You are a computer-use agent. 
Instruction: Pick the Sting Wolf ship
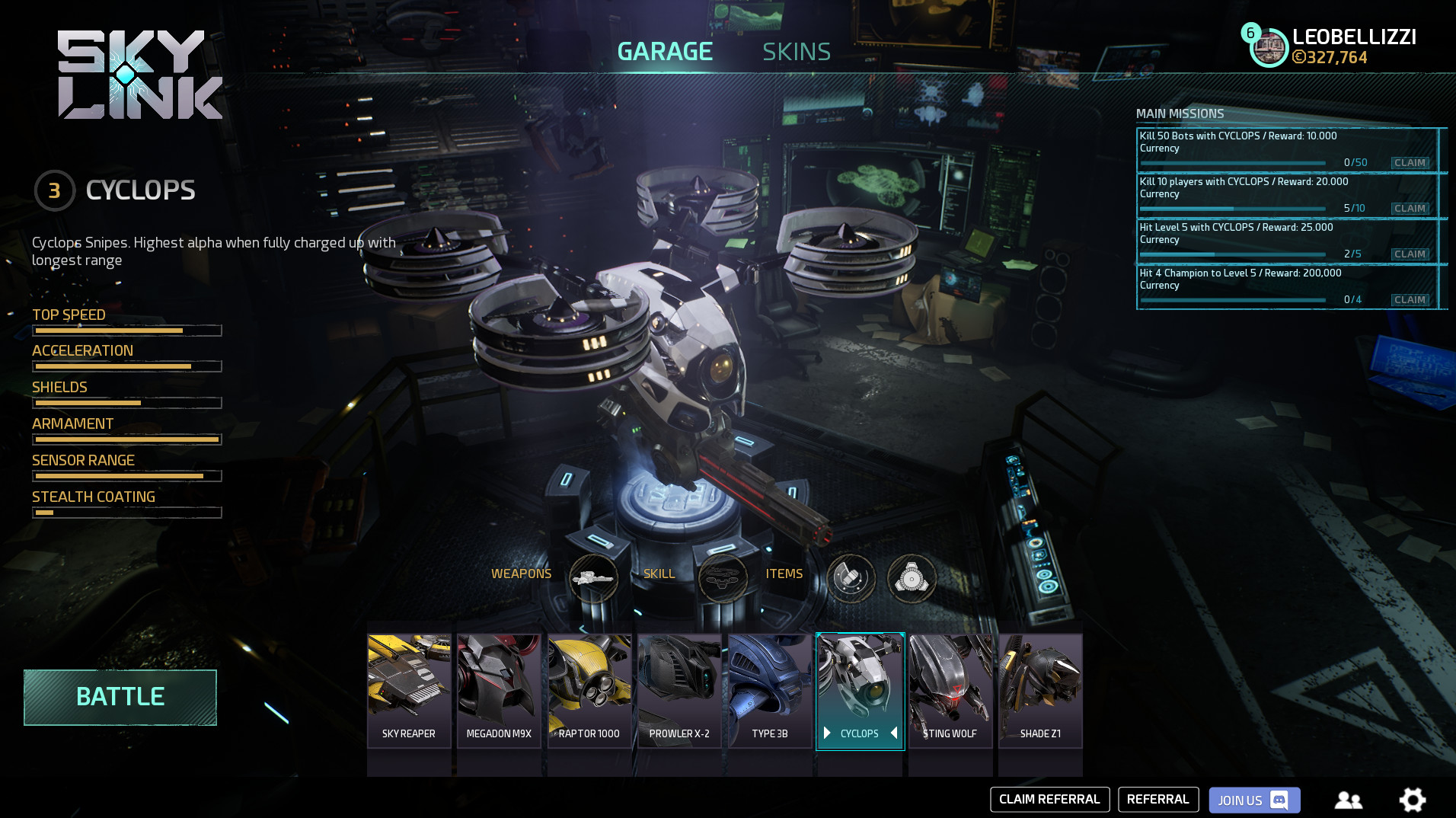coord(950,690)
